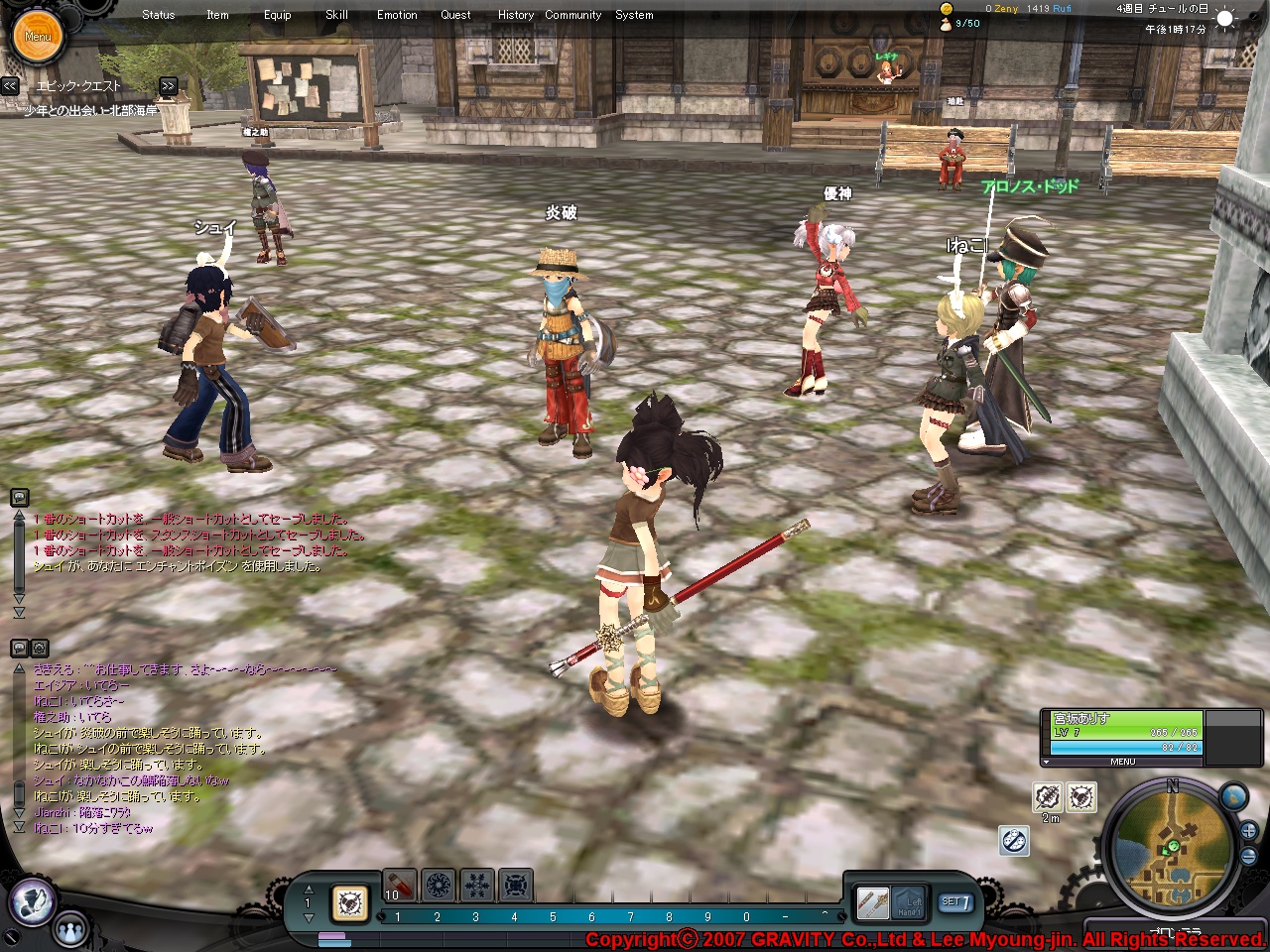Activate the snowflake skill on the hotbar
This screenshot has width=1270, height=952.
477,885
